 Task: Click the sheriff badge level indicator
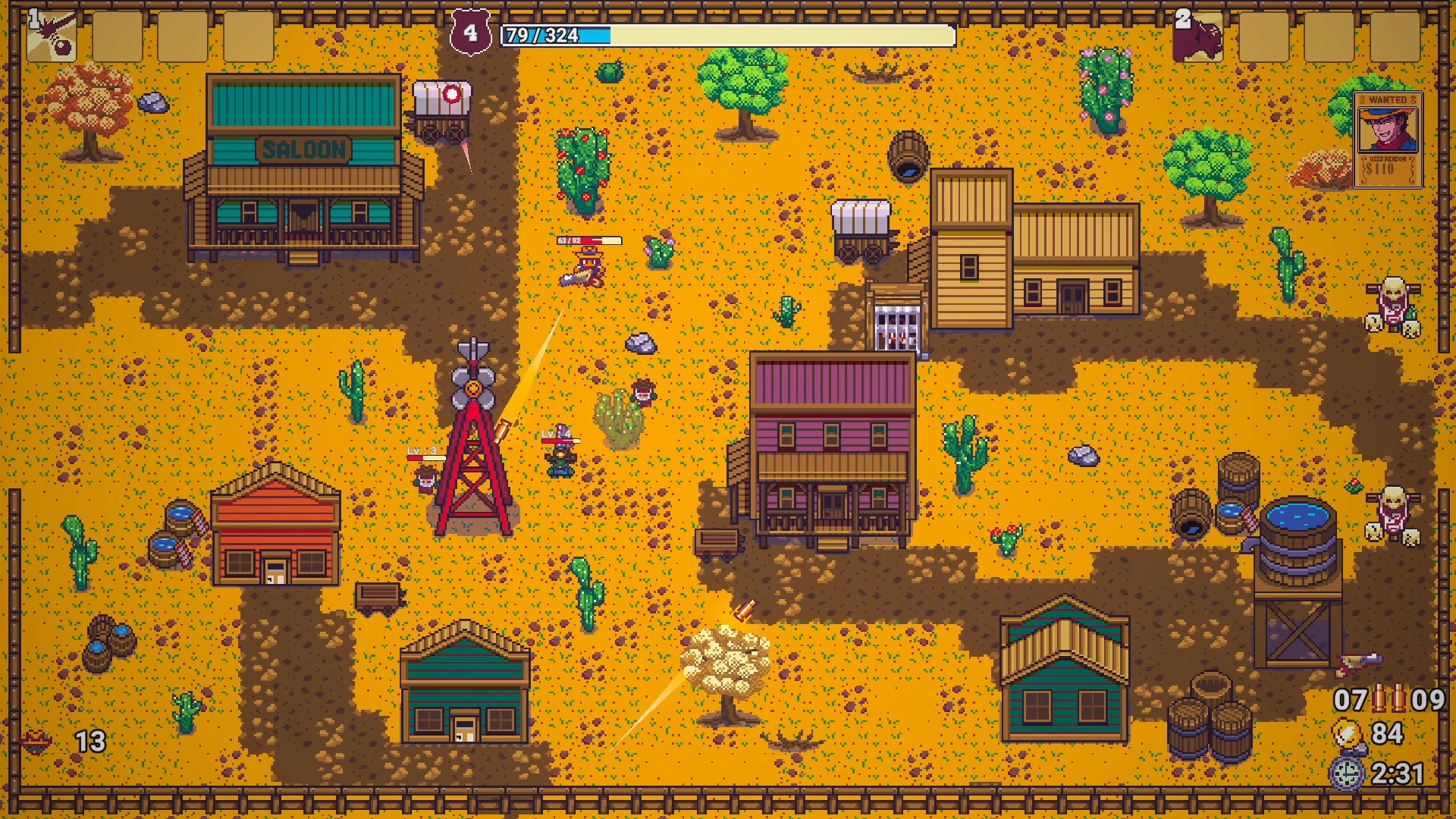[470, 30]
